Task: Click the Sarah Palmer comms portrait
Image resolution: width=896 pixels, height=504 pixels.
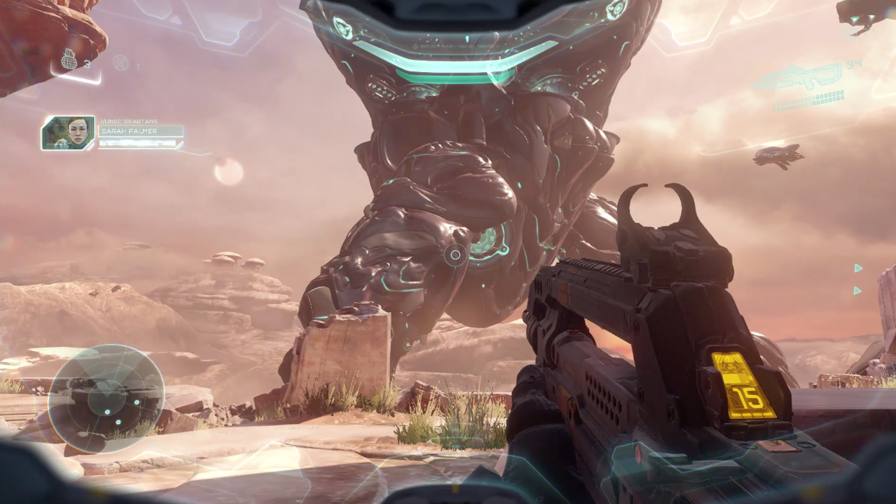Action: click(x=68, y=133)
